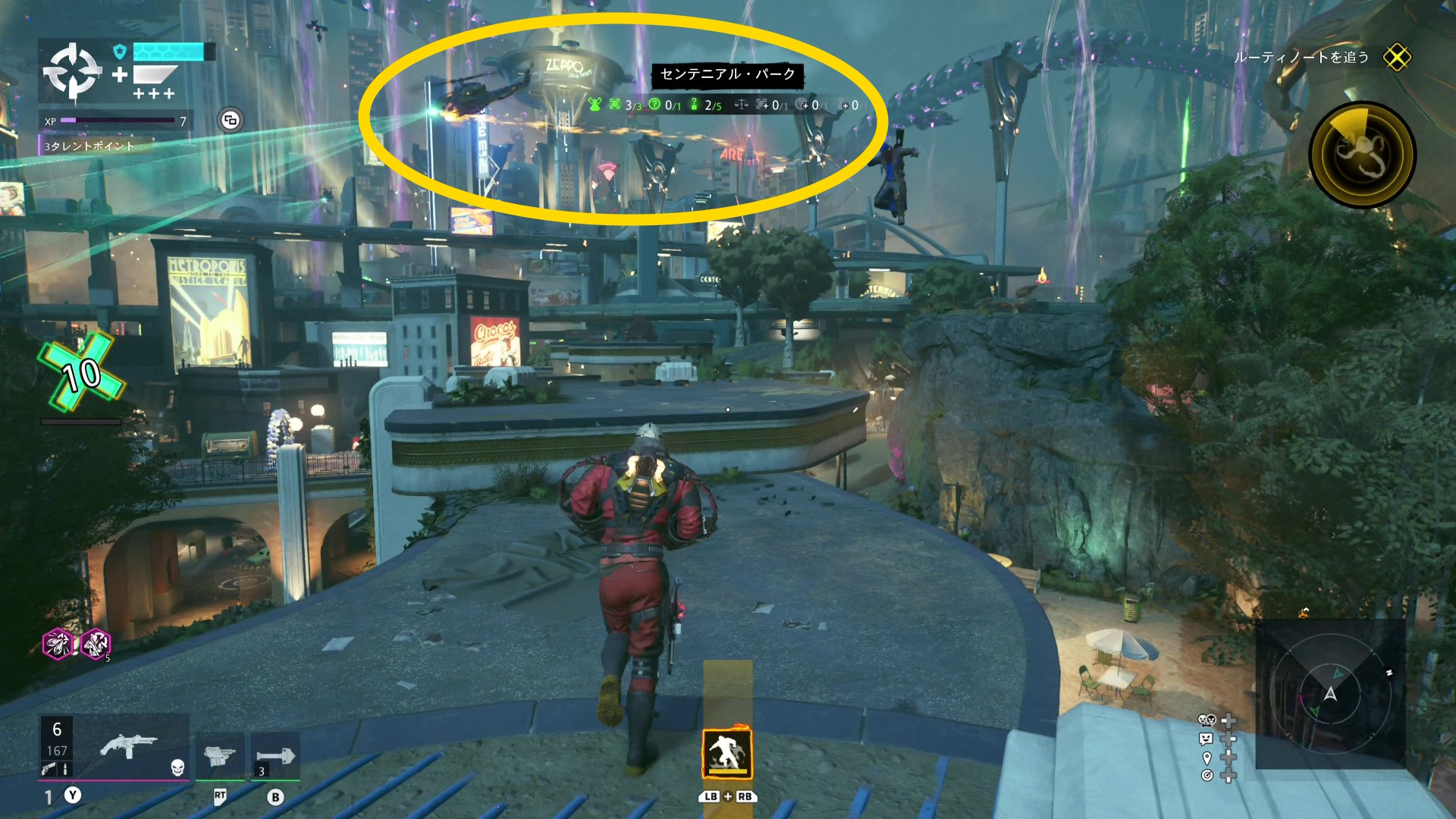
Task: Select the shield icon next to cyan bar
Action: click(x=119, y=52)
